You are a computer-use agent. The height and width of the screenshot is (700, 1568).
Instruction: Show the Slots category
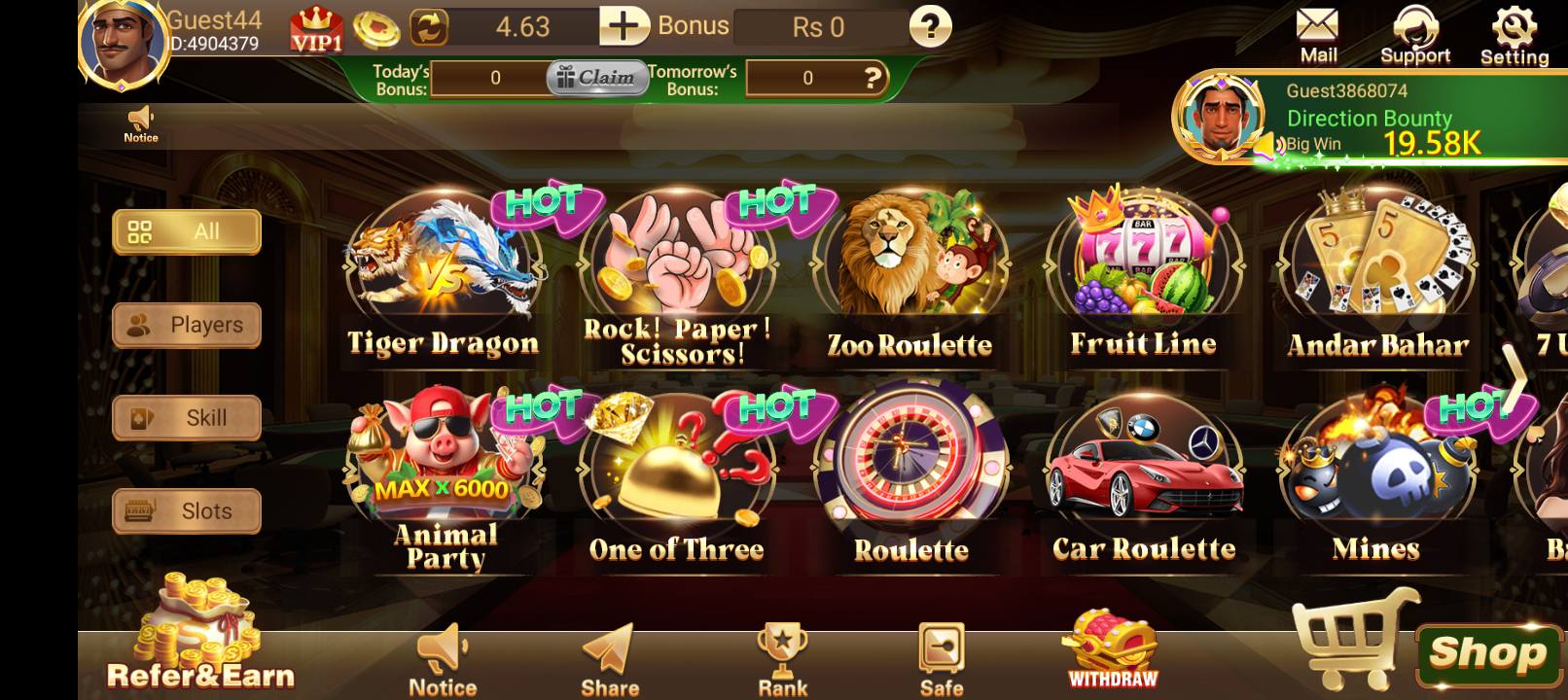(187, 511)
